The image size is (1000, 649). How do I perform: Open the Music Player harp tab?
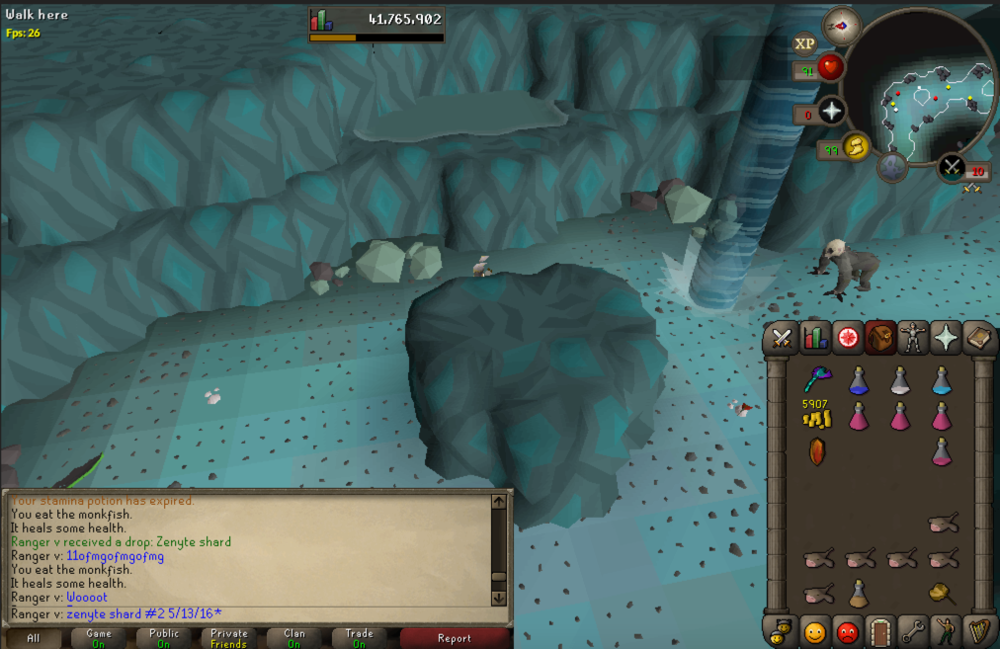click(x=977, y=632)
